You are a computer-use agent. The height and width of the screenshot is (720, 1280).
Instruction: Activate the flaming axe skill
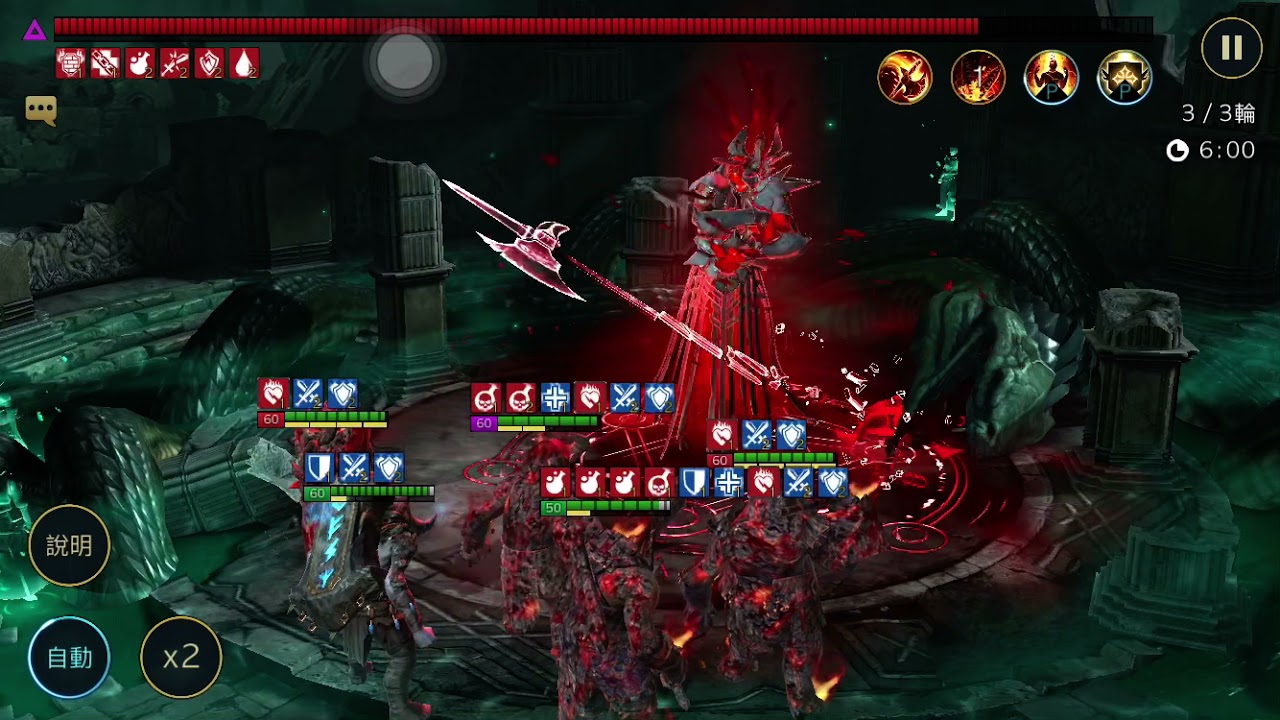905,77
